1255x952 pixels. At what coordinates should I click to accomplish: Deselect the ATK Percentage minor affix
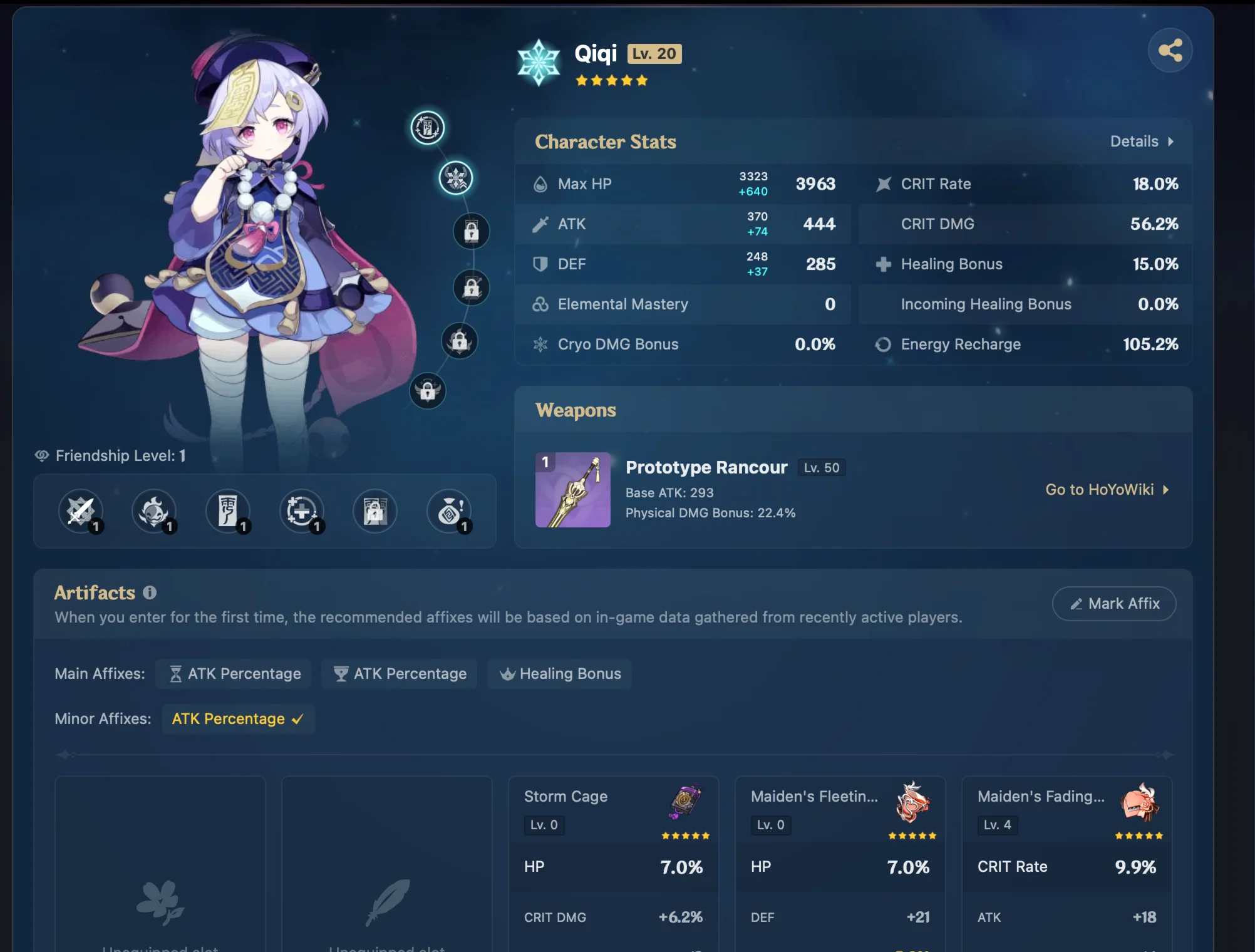pos(238,718)
